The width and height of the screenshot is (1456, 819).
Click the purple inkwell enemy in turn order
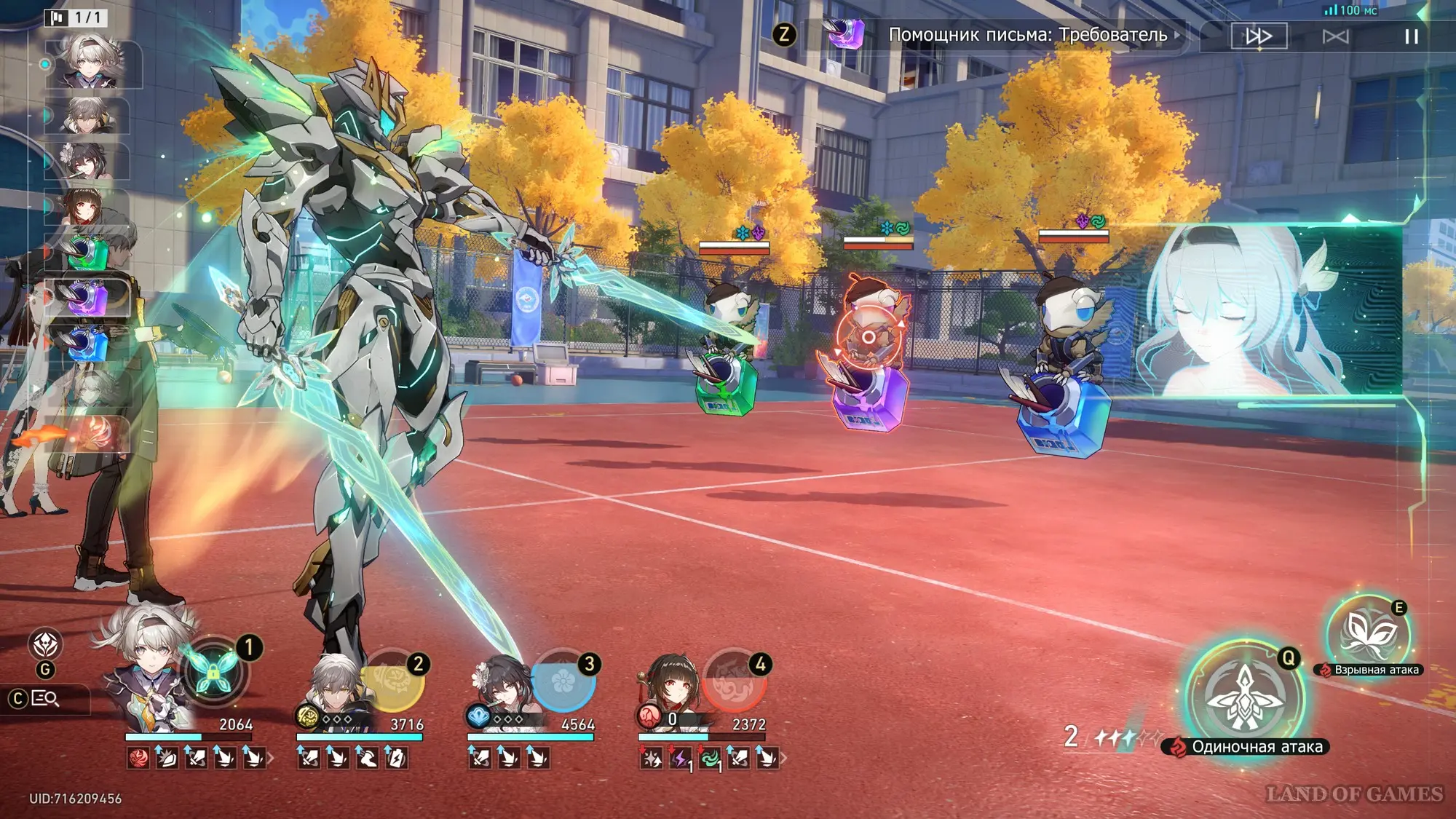(87, 298)
